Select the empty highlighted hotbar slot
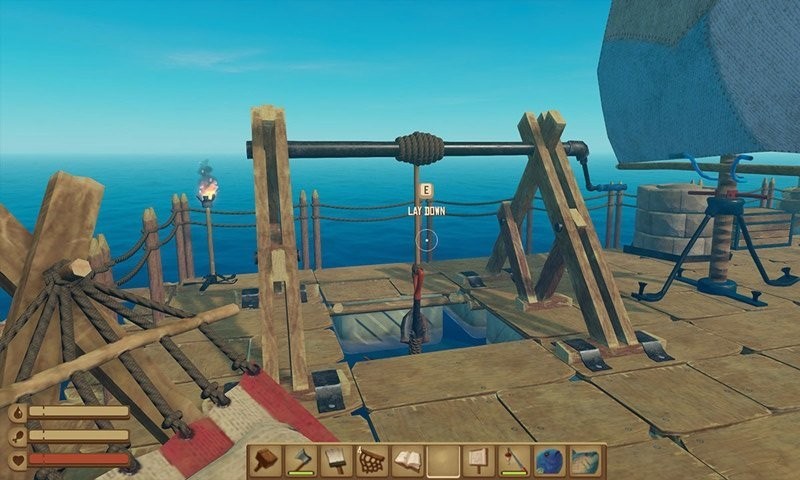The width and height of the screenshot is (800, 480). point(443,461)
